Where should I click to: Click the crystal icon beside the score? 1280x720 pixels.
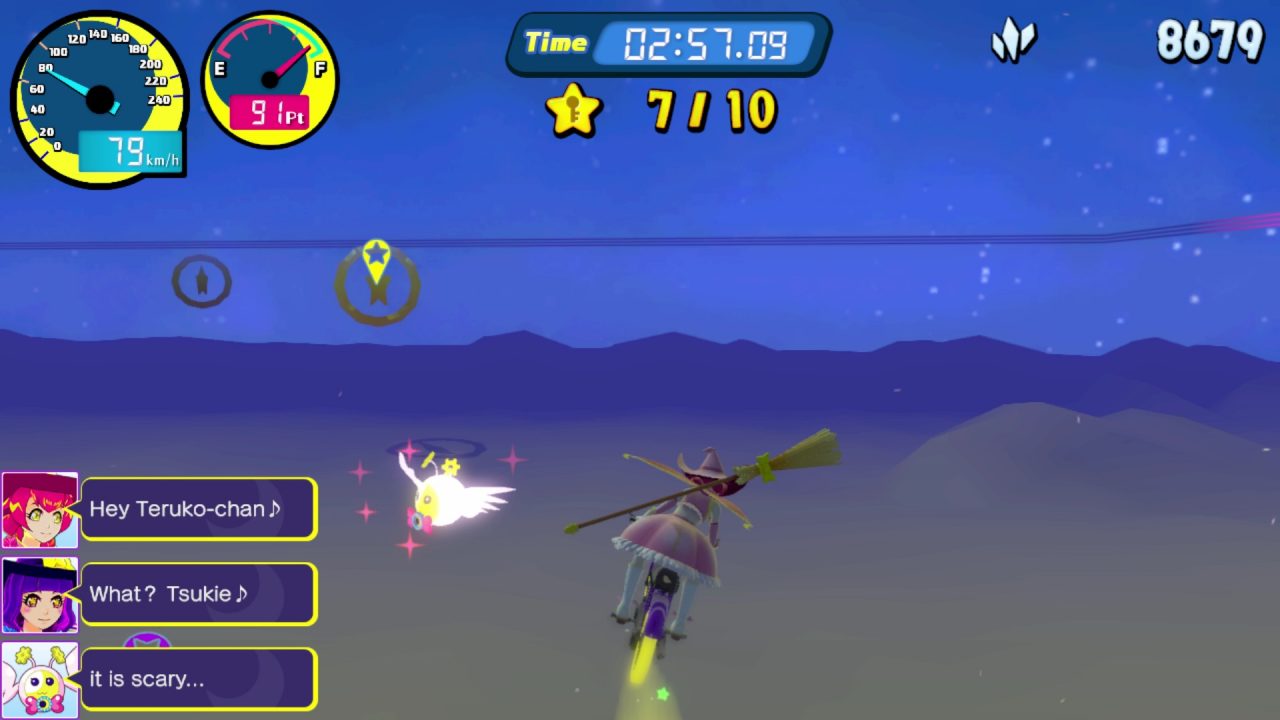pyautogui.click(x=1013, y=42)
